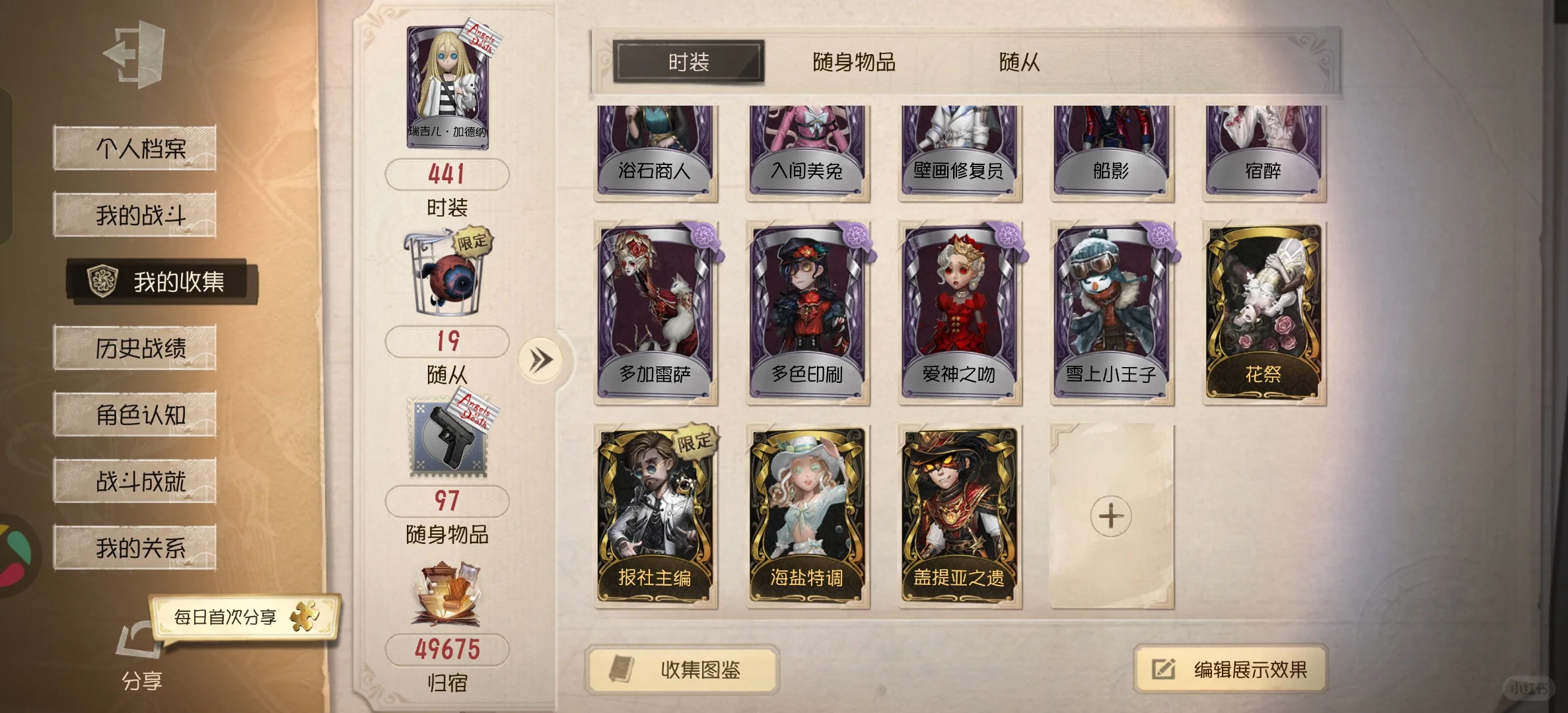
Task: Click the shield emblem on 我的收集
Action: 102,282
